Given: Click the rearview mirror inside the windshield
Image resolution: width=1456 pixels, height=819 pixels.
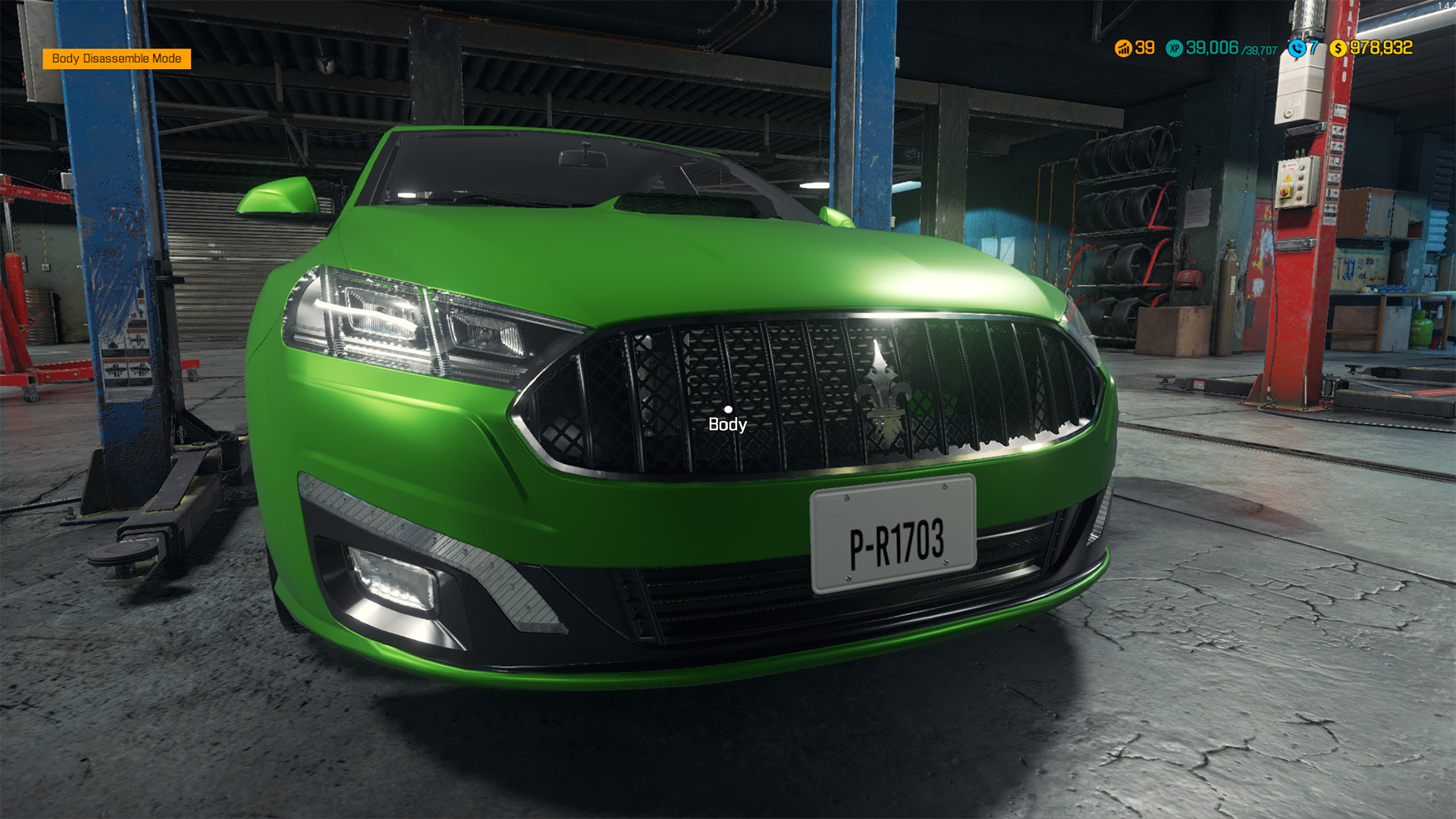Looking at the screenshot, I should (x=583, y=158).
